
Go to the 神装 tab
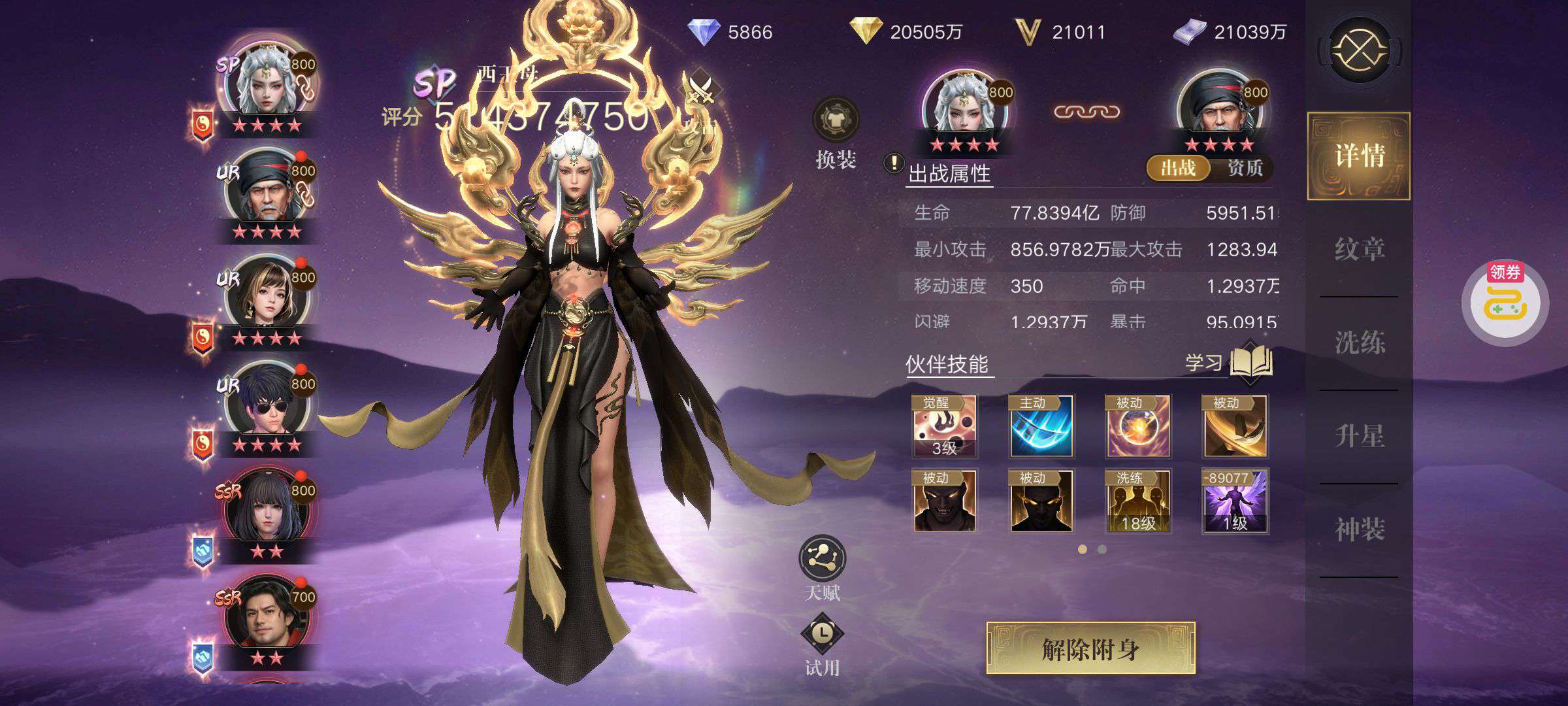(x=1359, y=529)
